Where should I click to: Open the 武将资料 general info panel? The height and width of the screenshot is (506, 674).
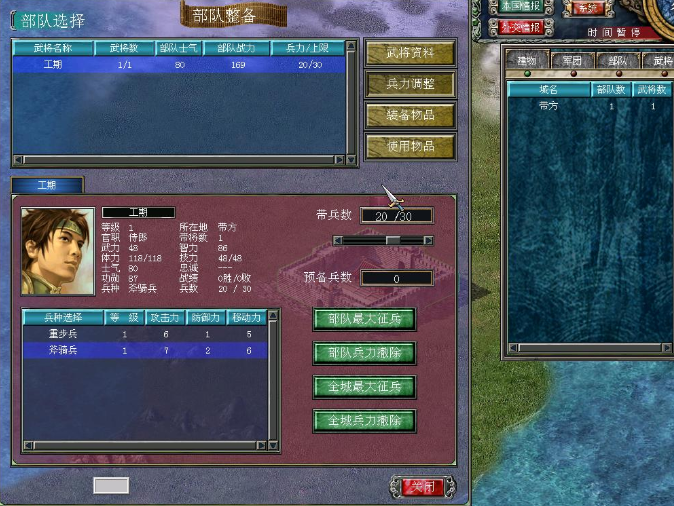pos(410,54)
